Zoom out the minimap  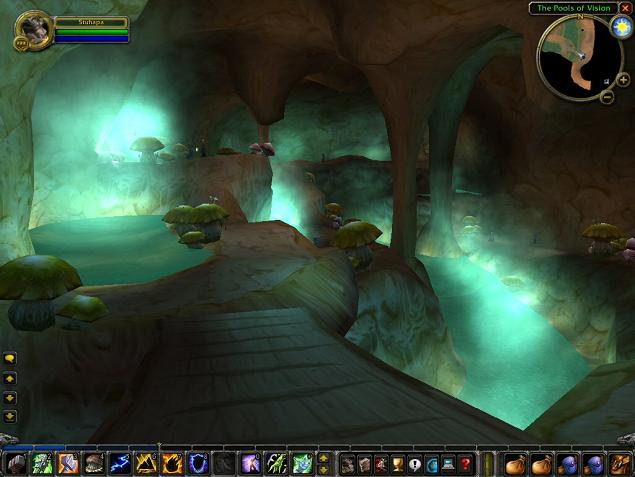607,96
